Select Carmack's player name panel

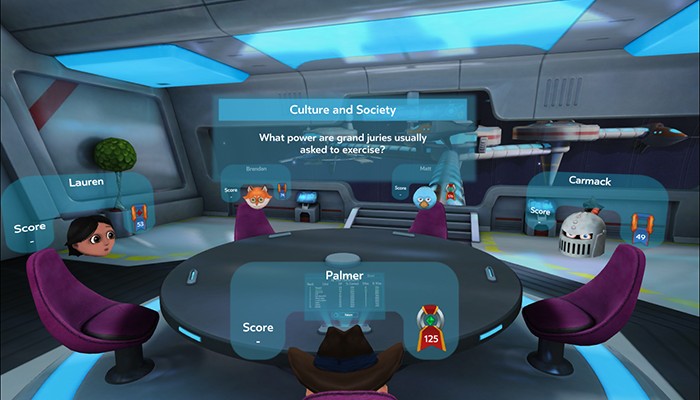click(596, 183)
